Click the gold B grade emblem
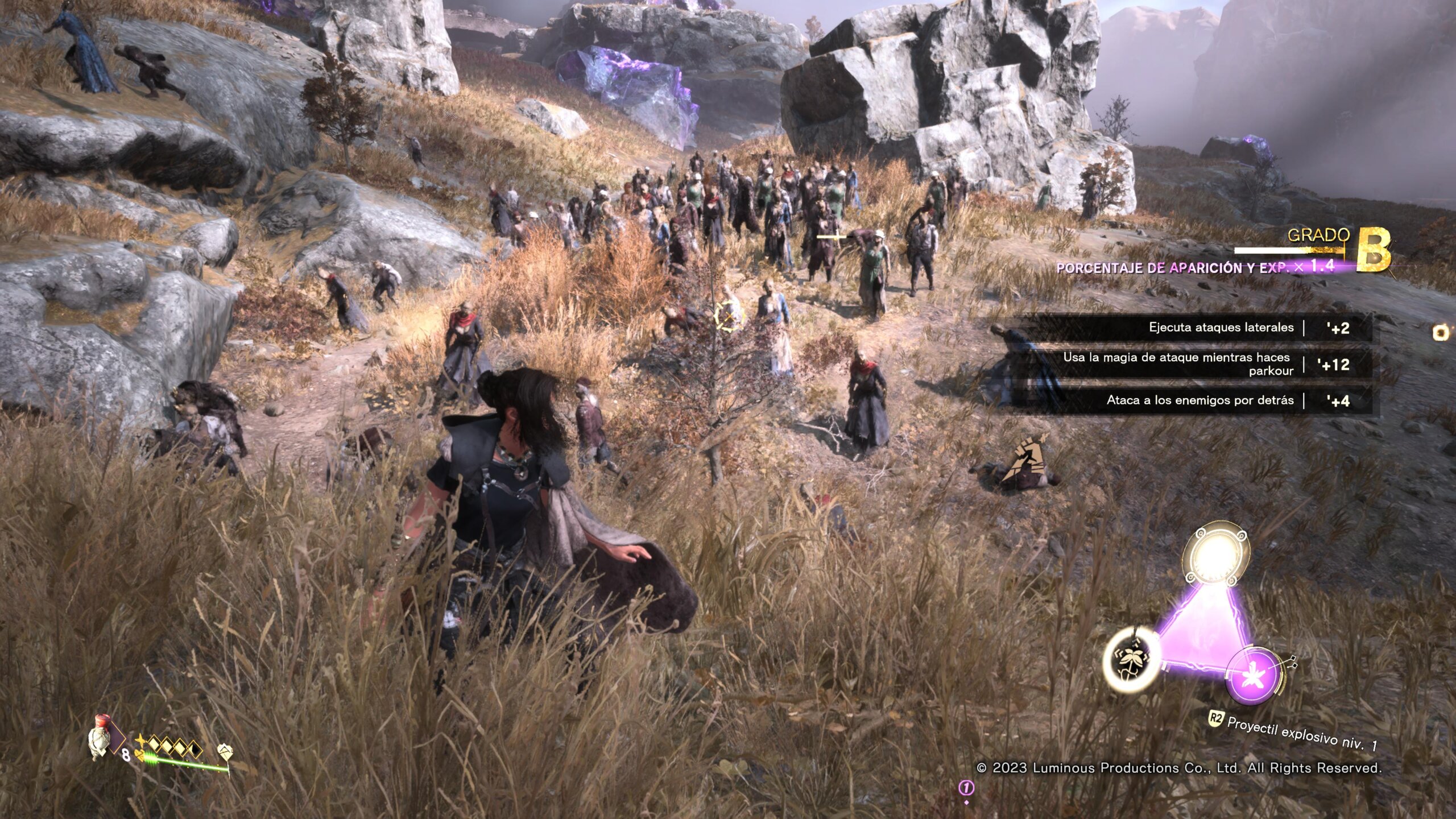 click(1374, 250)
